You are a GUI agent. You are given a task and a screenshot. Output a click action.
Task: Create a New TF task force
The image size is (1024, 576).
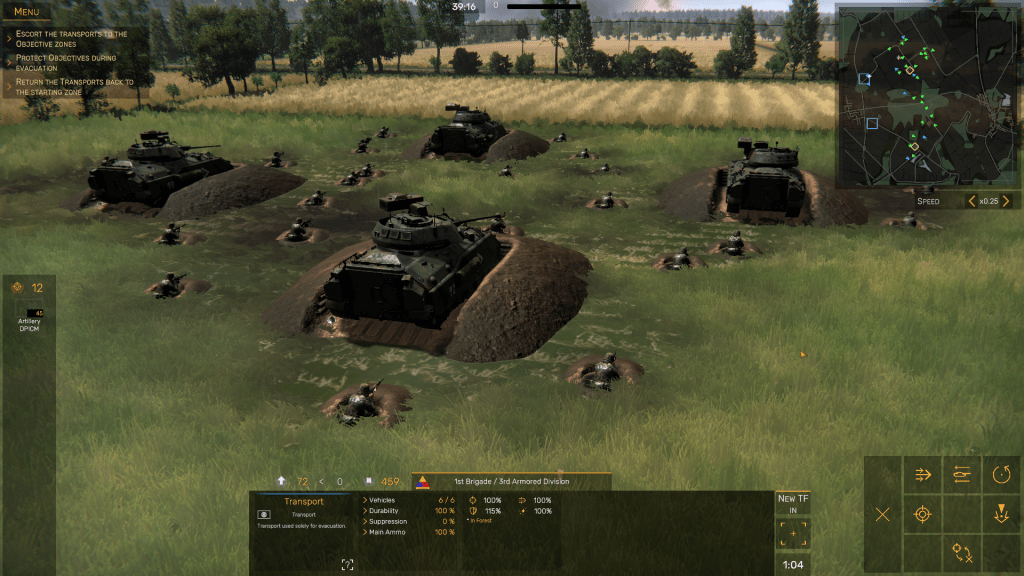coord(793,503)
